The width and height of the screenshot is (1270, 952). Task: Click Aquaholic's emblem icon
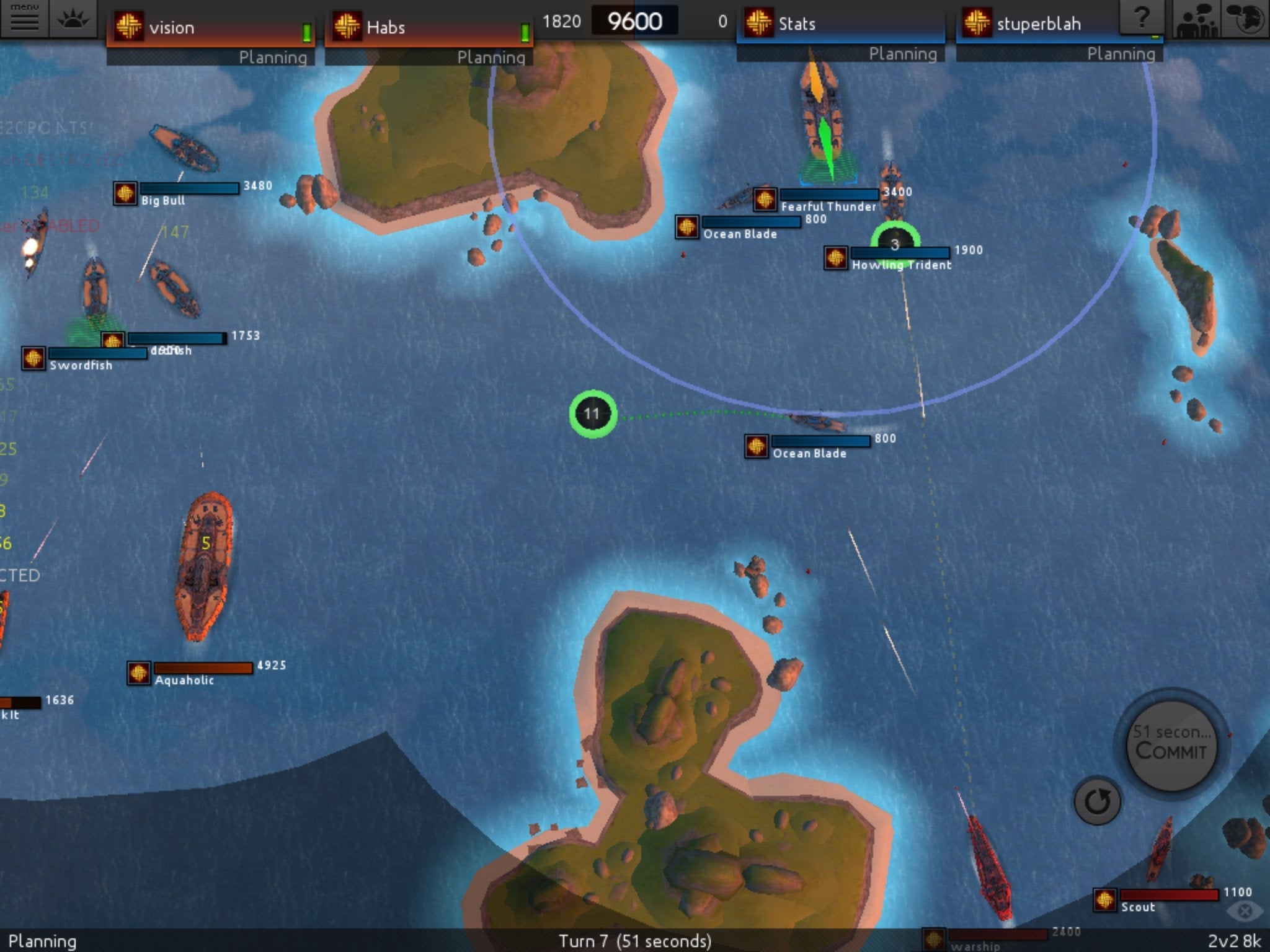[140, 671]
